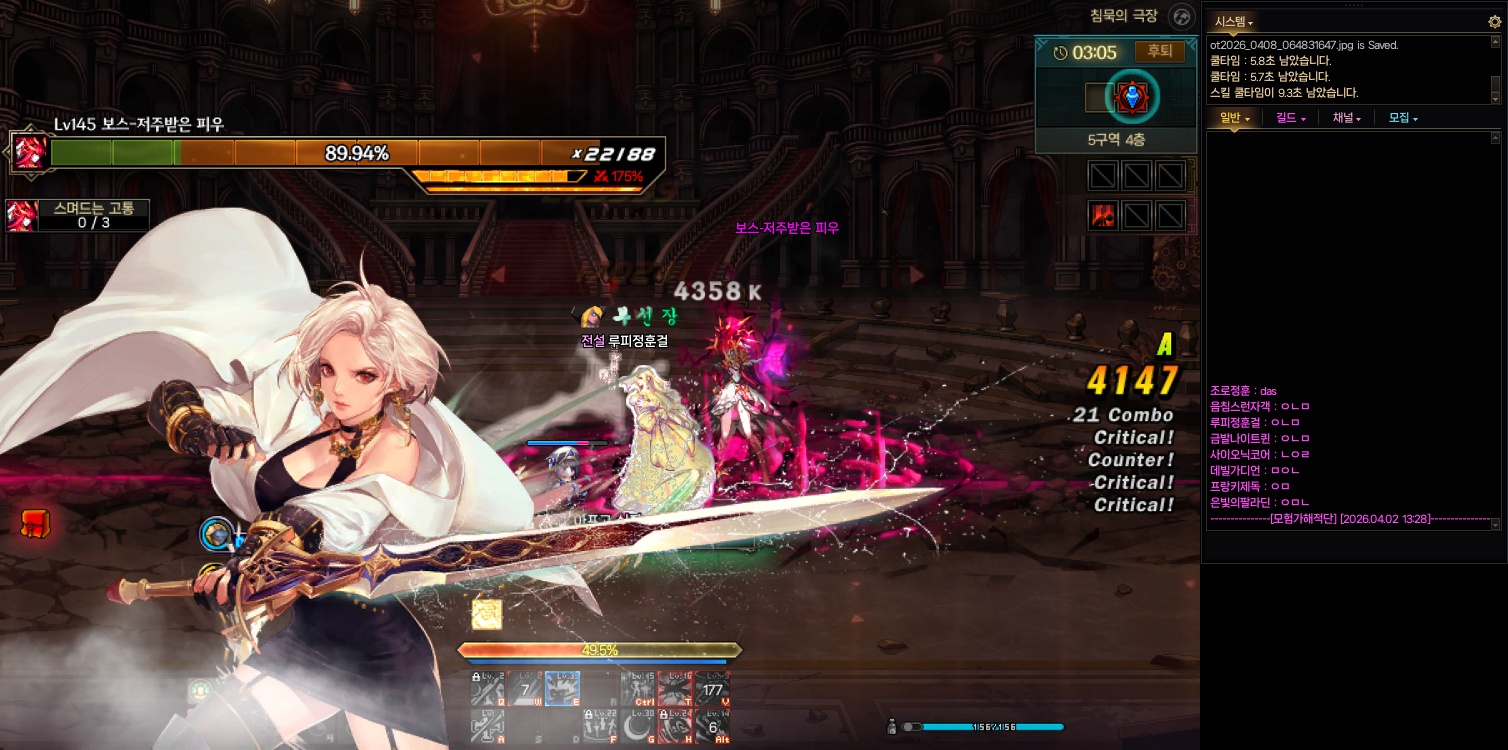
Task: Show the 모집 recruitment chat tab
Action: click(1402, 118)
